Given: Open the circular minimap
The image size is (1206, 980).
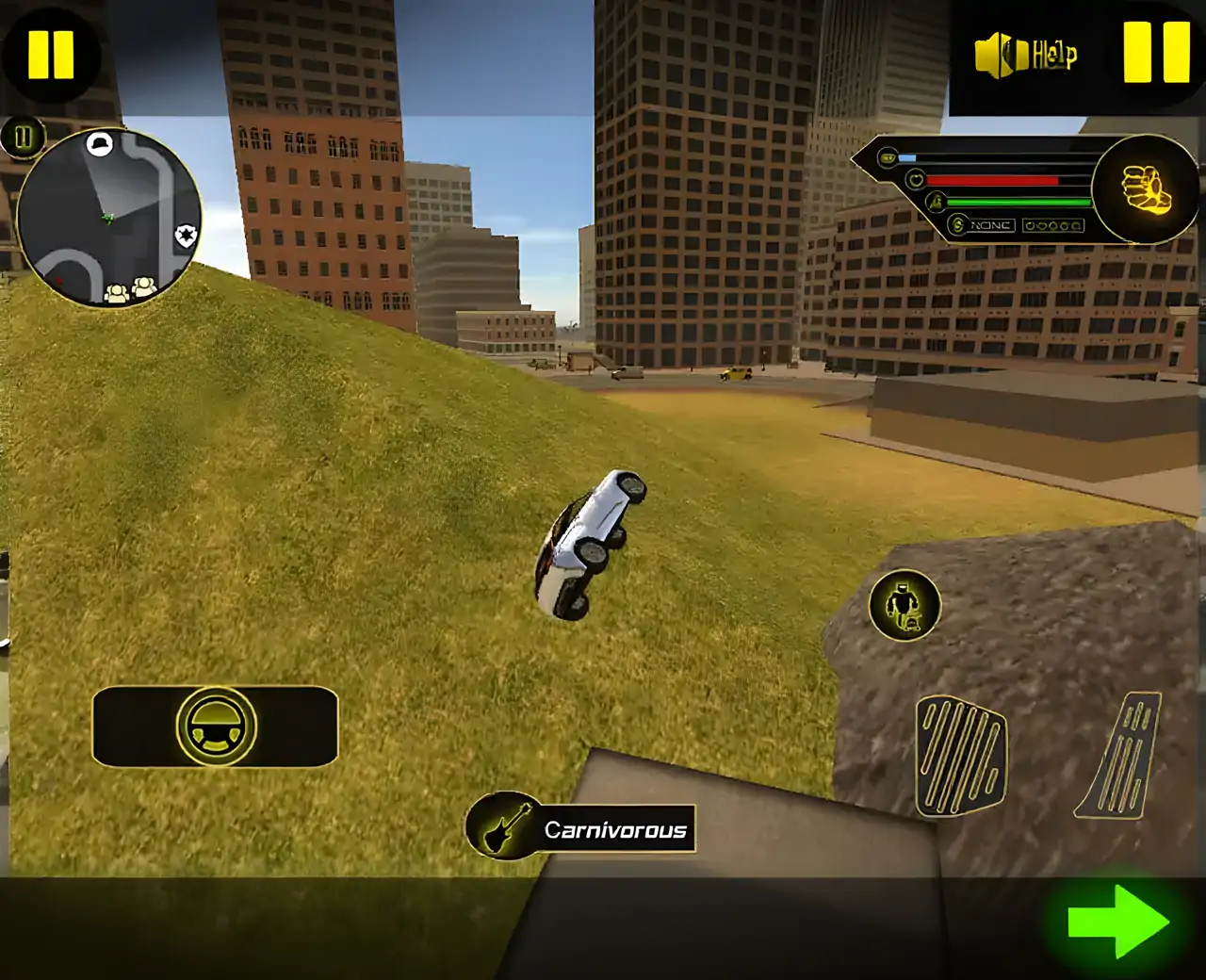Looking at the screenshot, I should (108, 218).
